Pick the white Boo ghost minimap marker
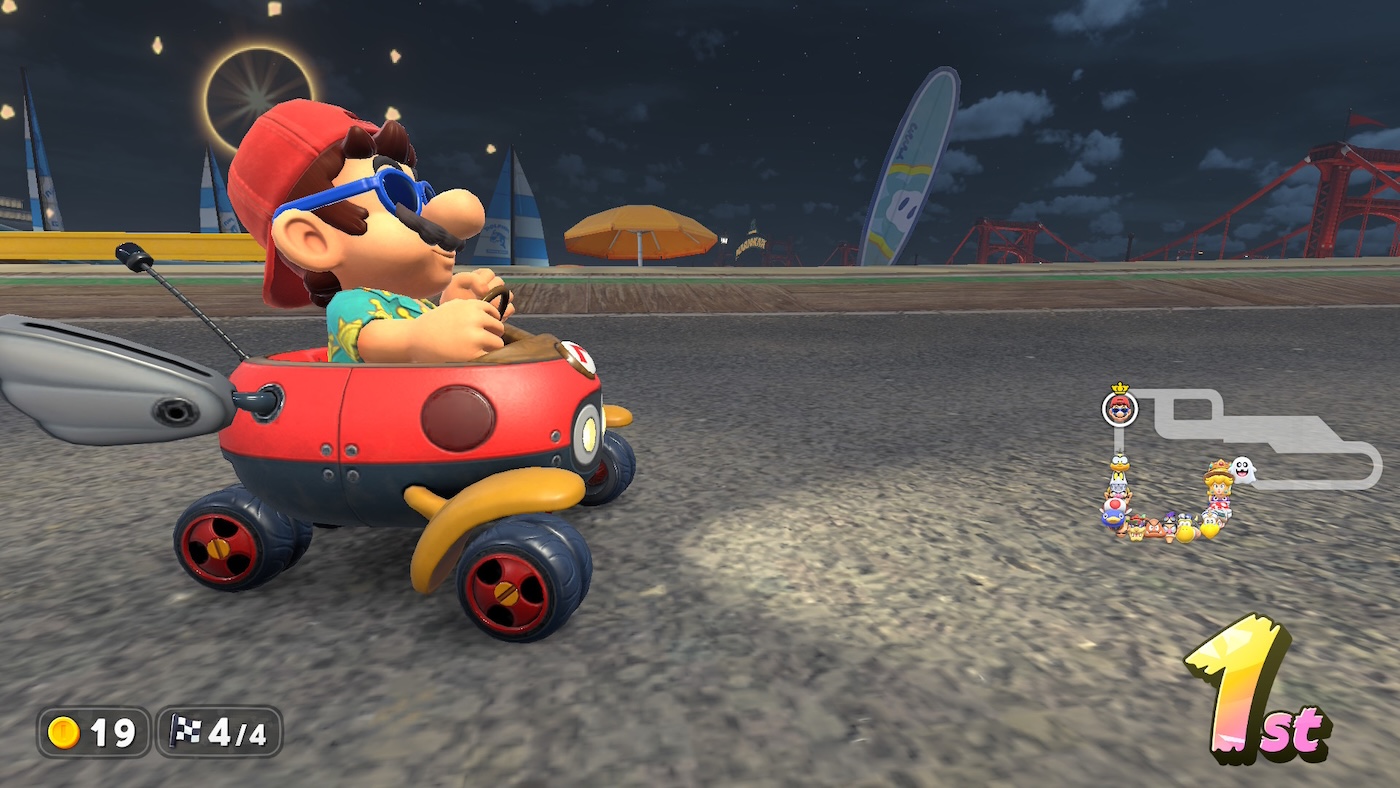 click(x=1242, y=469)
